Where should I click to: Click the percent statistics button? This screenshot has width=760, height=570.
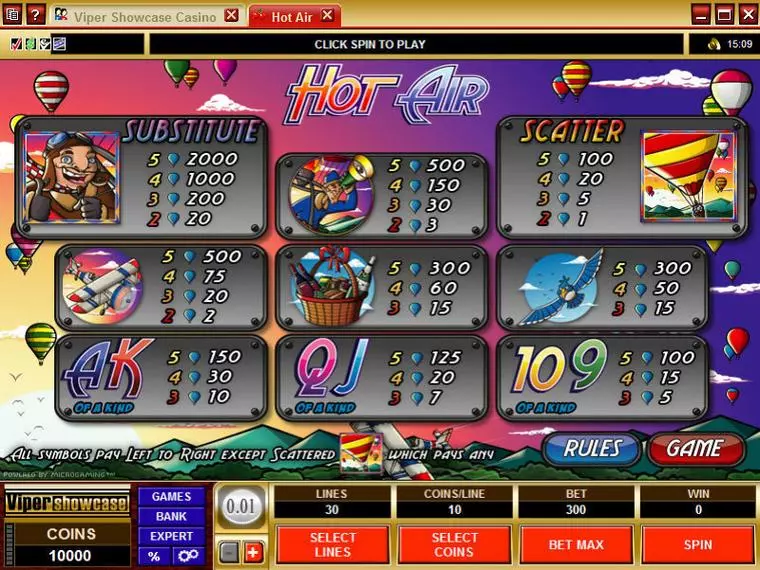154,556
